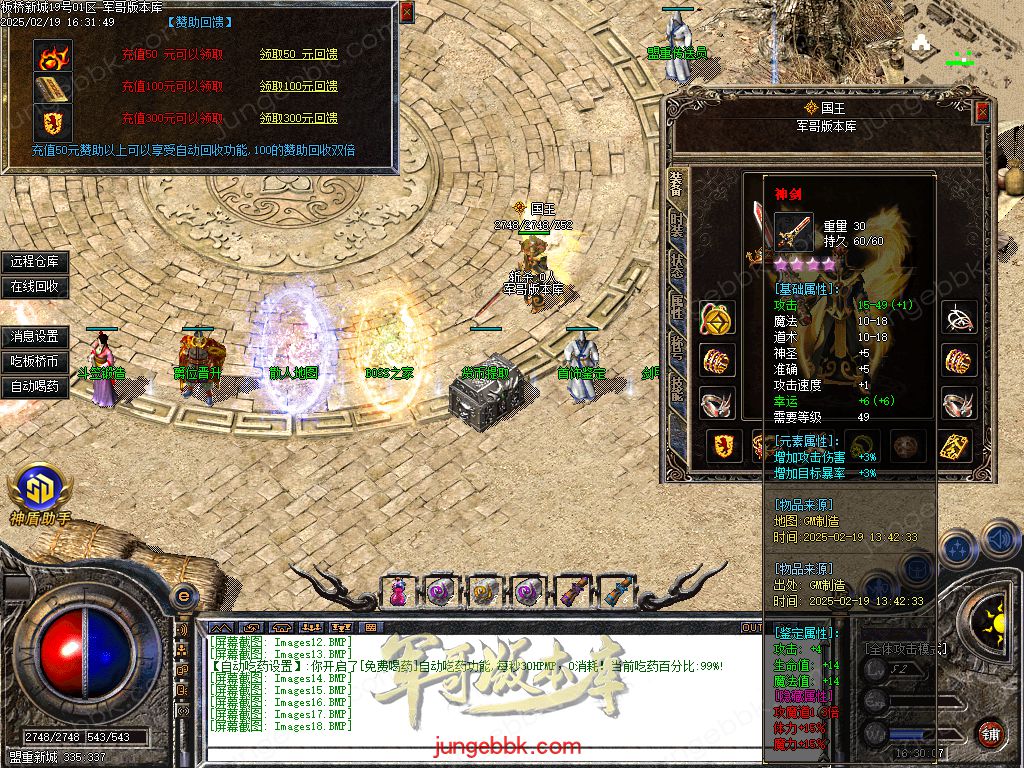This screenshot has width=1024, height=768.
Task: Switch to the 技能 skills tab
Action: pyautogui.click(x=678, y=388)
